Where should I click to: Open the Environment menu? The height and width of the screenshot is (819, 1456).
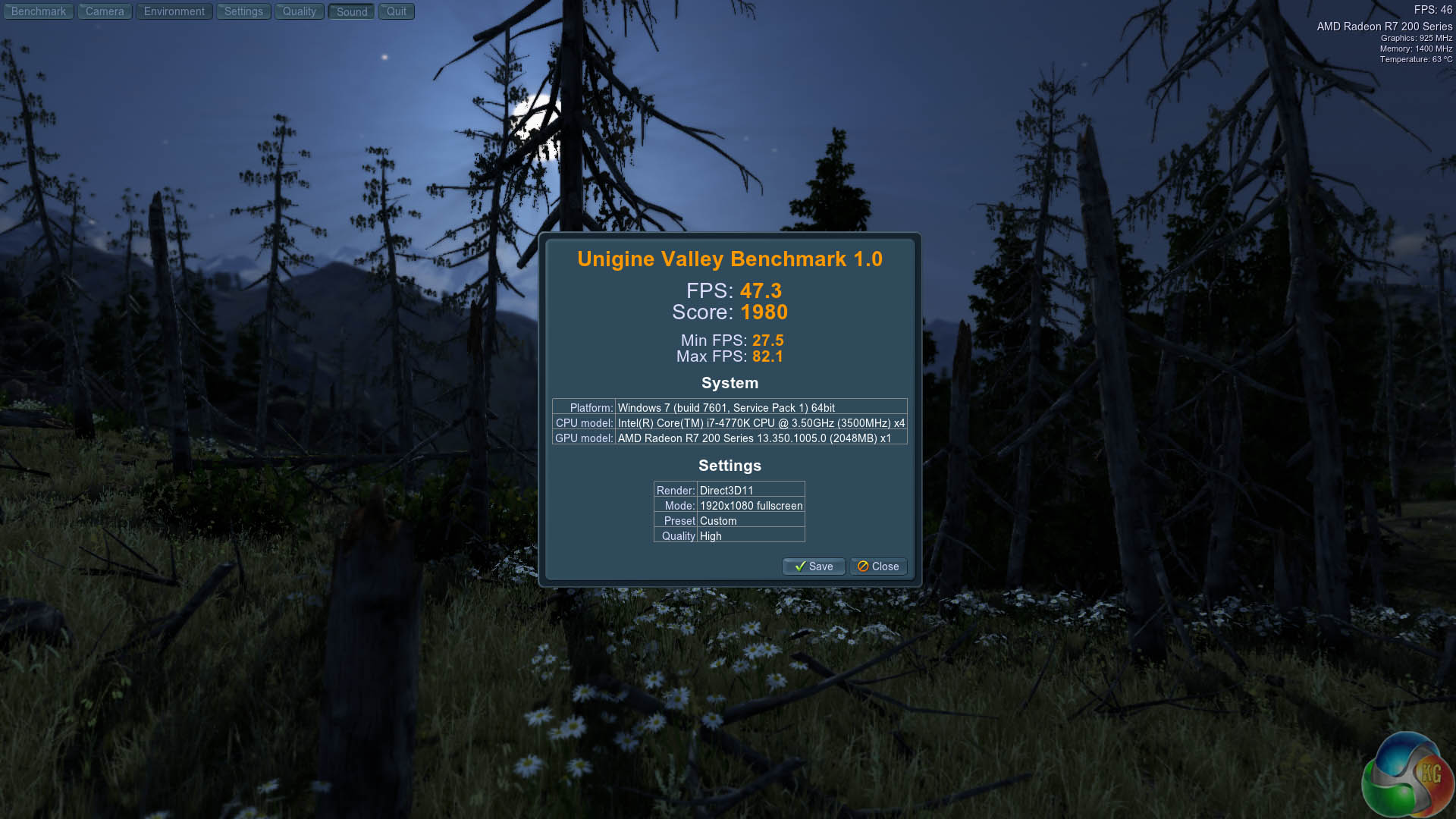coord(174,11)
